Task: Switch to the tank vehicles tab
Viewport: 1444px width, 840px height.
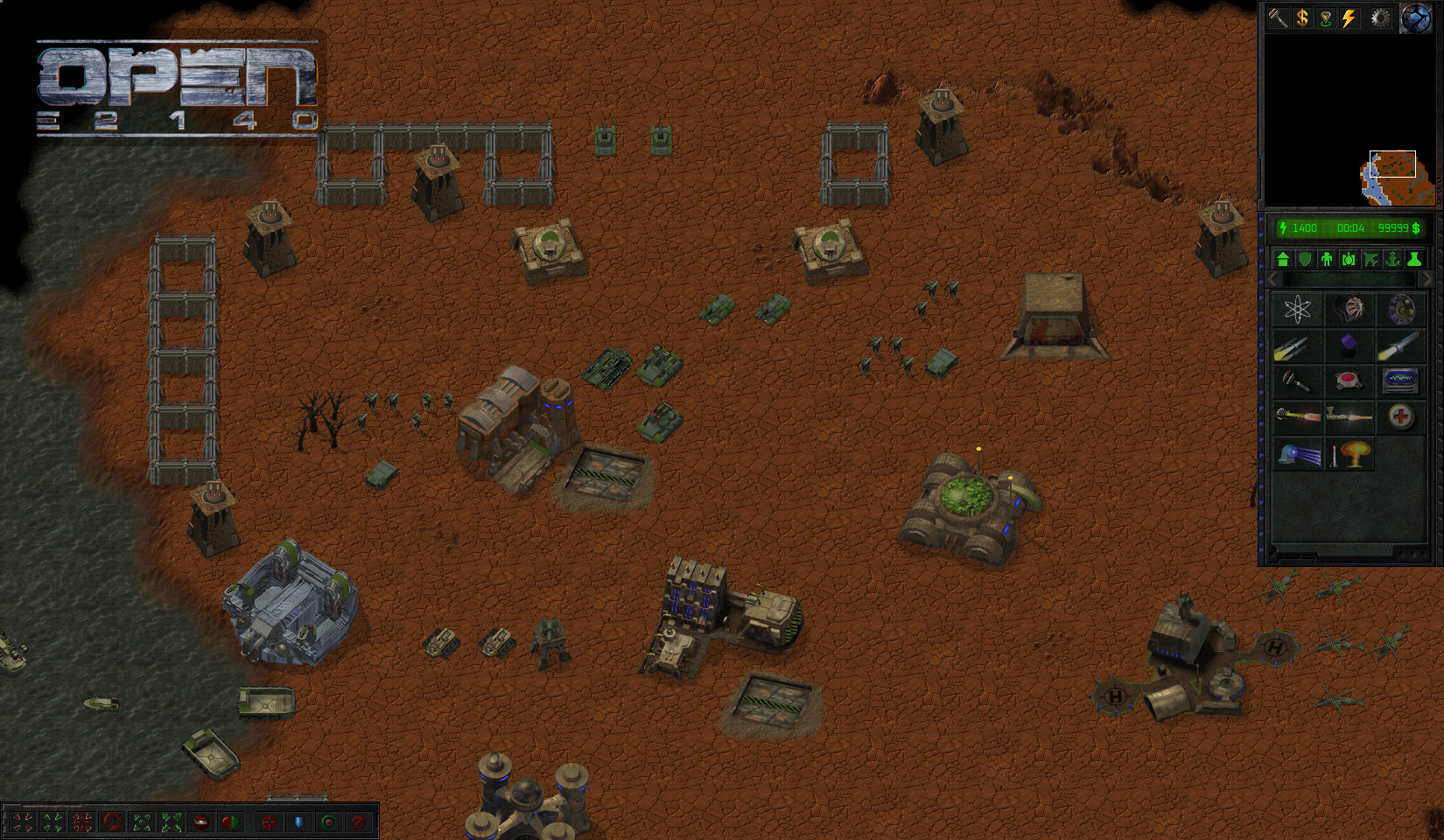Action: pos(1349,259)
